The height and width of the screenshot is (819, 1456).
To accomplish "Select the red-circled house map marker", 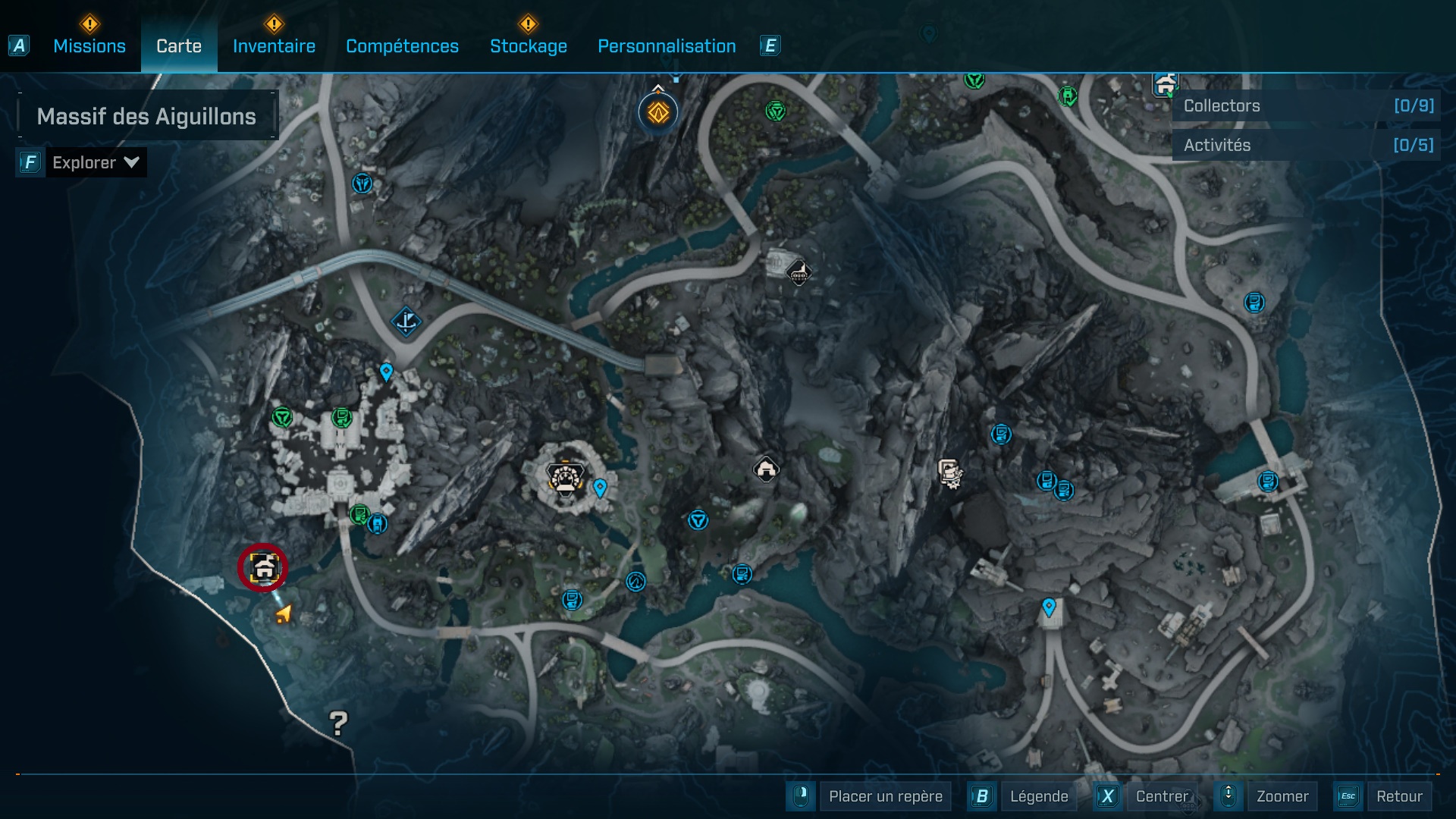I will pos(262,567).
